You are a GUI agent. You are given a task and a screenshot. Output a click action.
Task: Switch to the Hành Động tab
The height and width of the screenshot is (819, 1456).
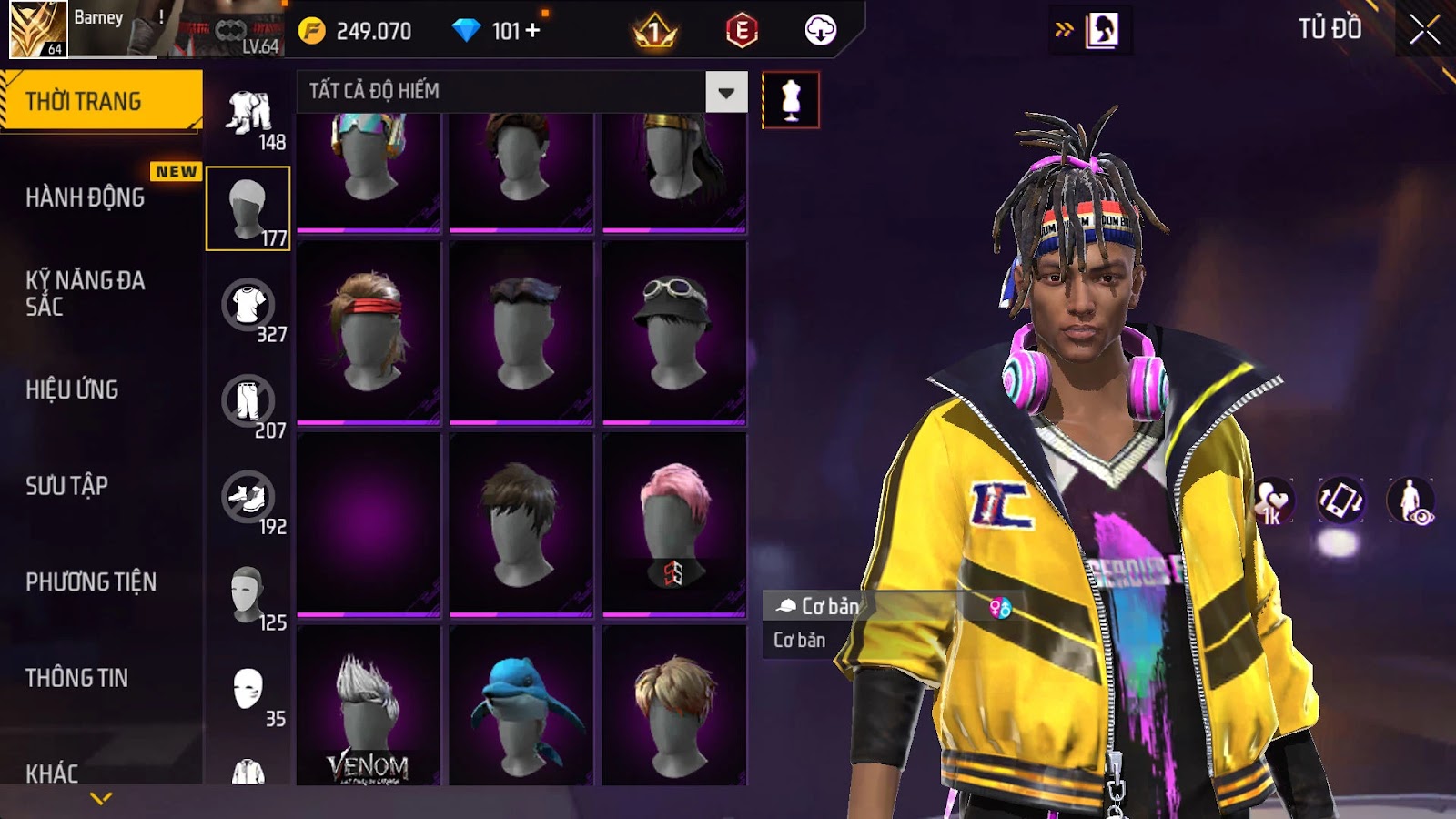86,197
